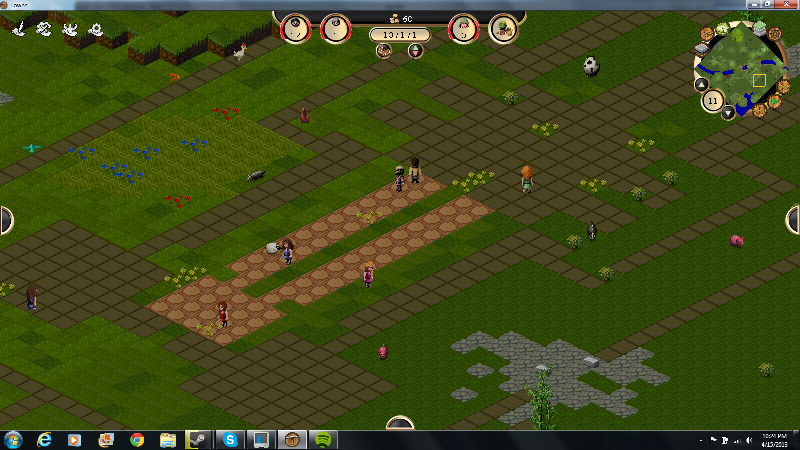Image resolution: width=800 pixels, height=450 pixels.
Task: Raise the view layer with the up arrow
Action: (700, 85)
